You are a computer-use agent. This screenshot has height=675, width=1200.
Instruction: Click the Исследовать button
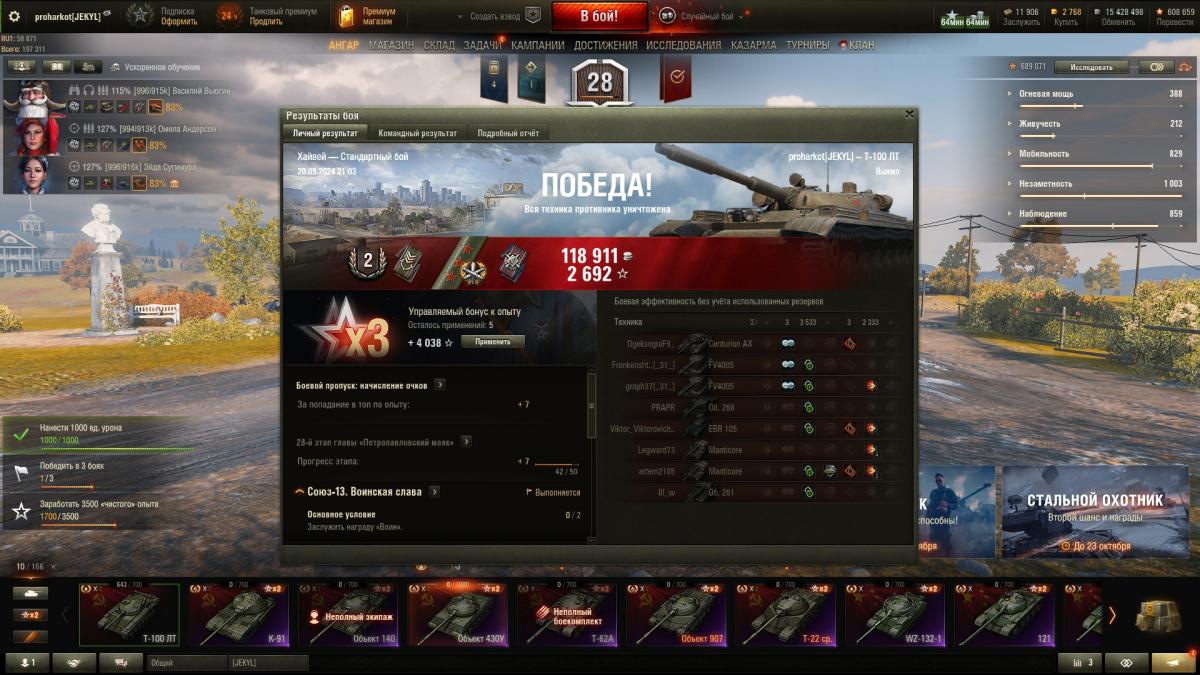(x=1091, y=67)
